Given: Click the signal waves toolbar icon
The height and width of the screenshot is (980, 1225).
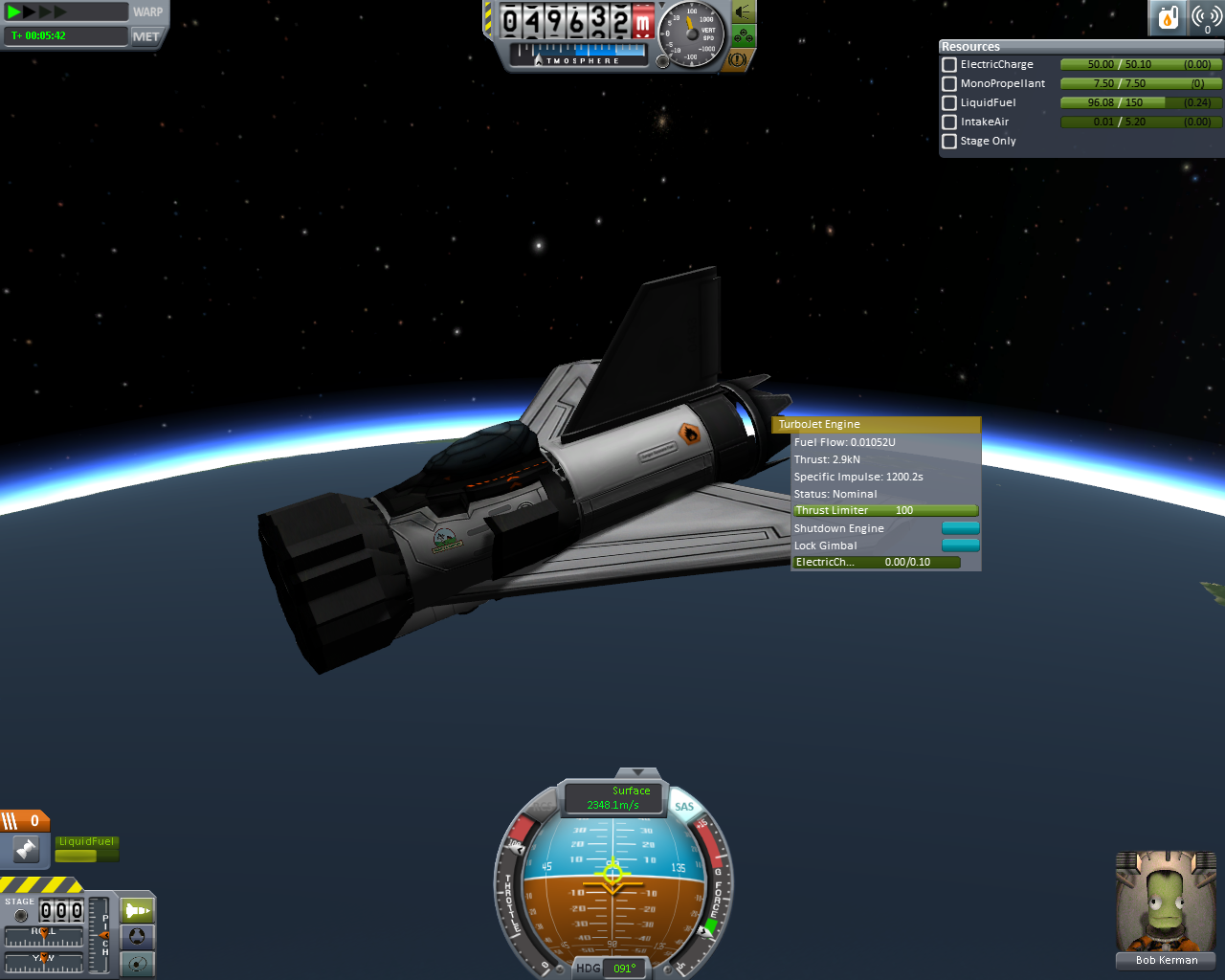Looking at the screenshot, I should click(x=1206, y=17).
